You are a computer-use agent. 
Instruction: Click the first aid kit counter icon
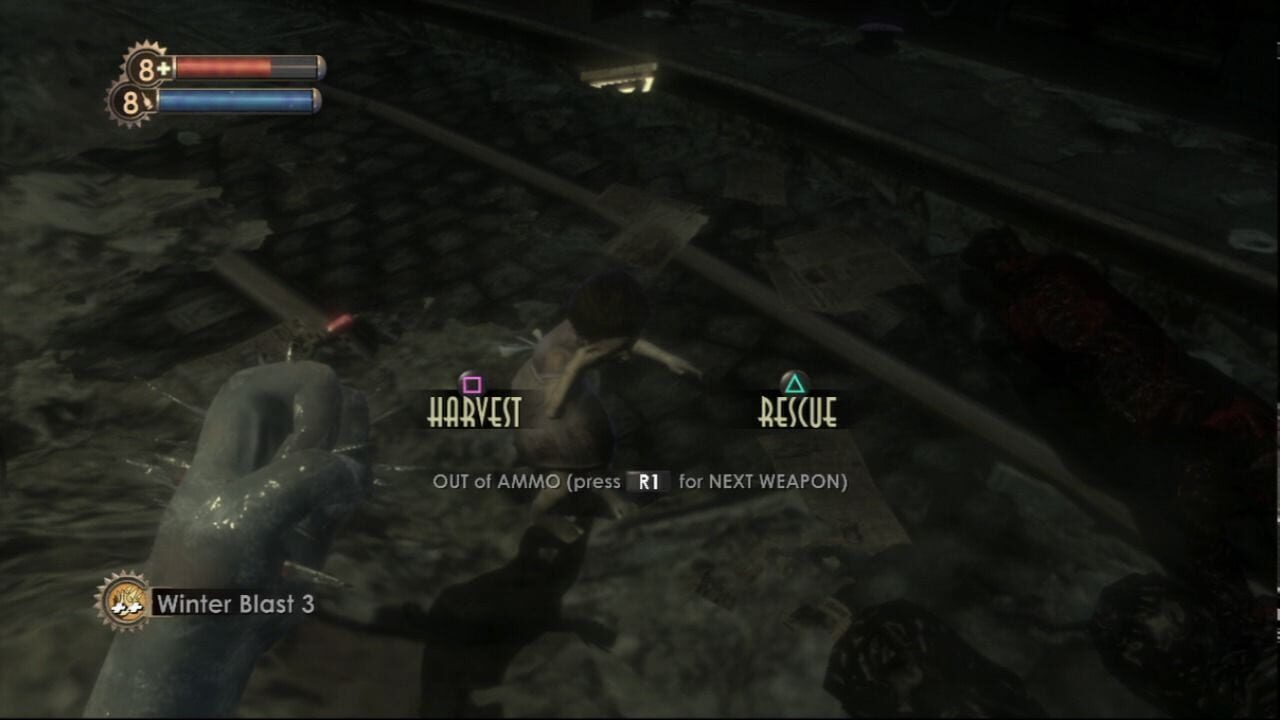(144, 67)
